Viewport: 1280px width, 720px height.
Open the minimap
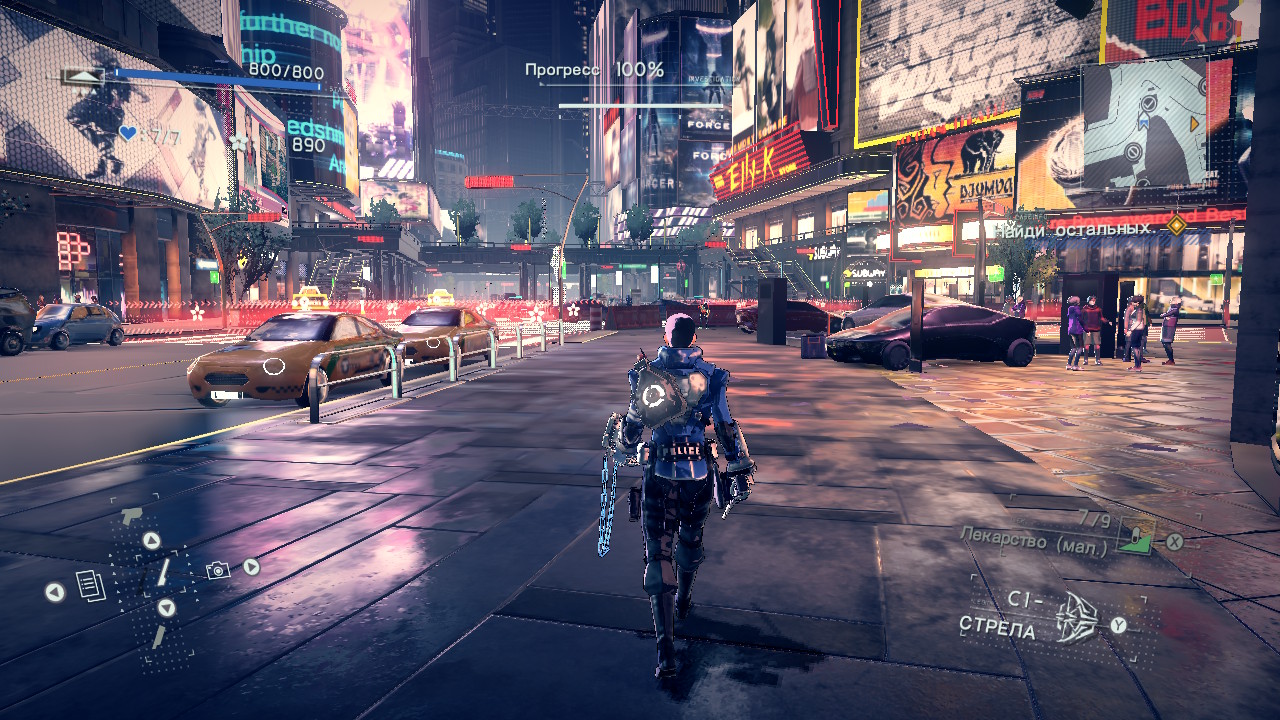(x=1144, y=116)
